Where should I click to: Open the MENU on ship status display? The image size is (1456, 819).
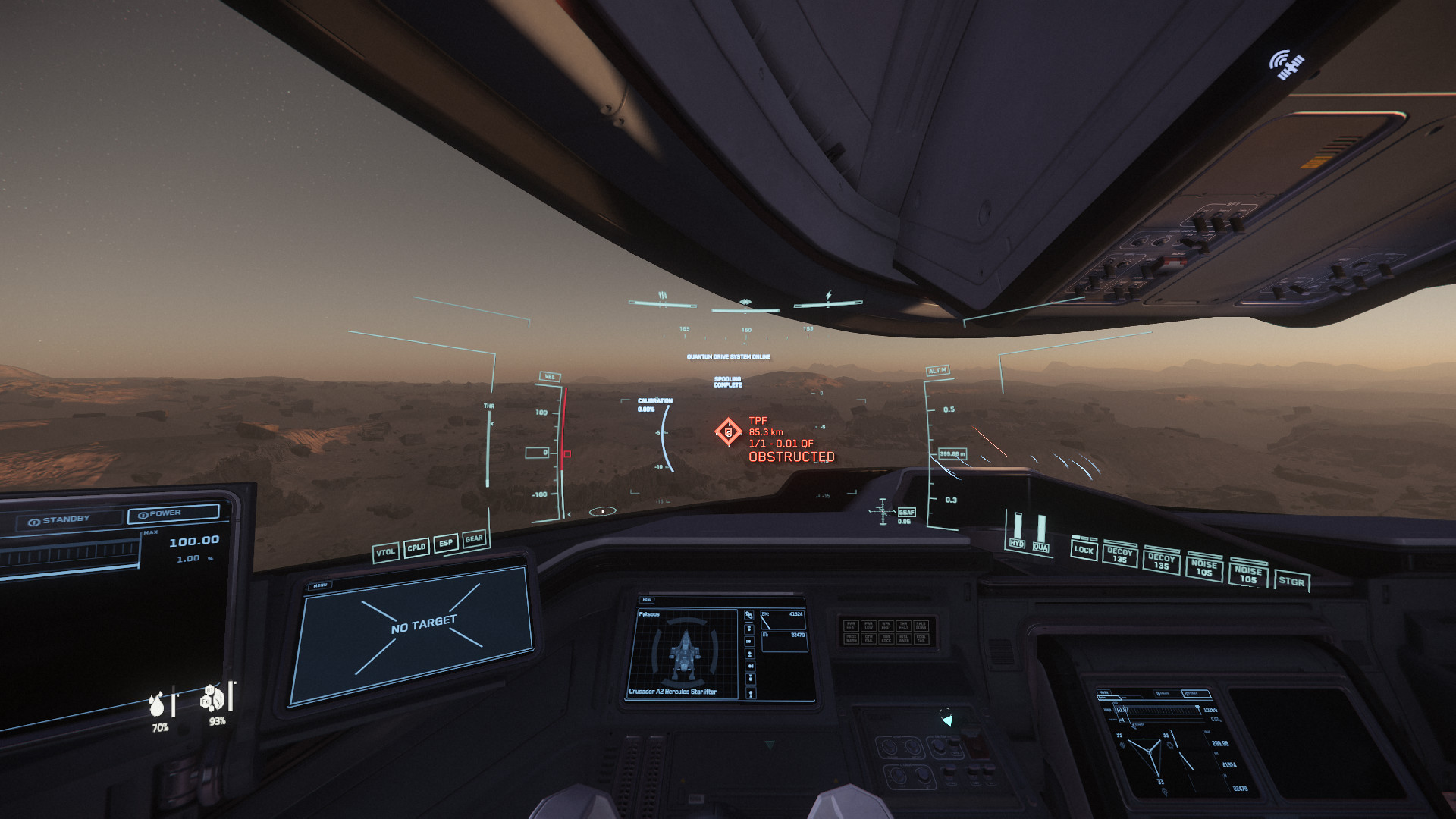coord(648,600)
